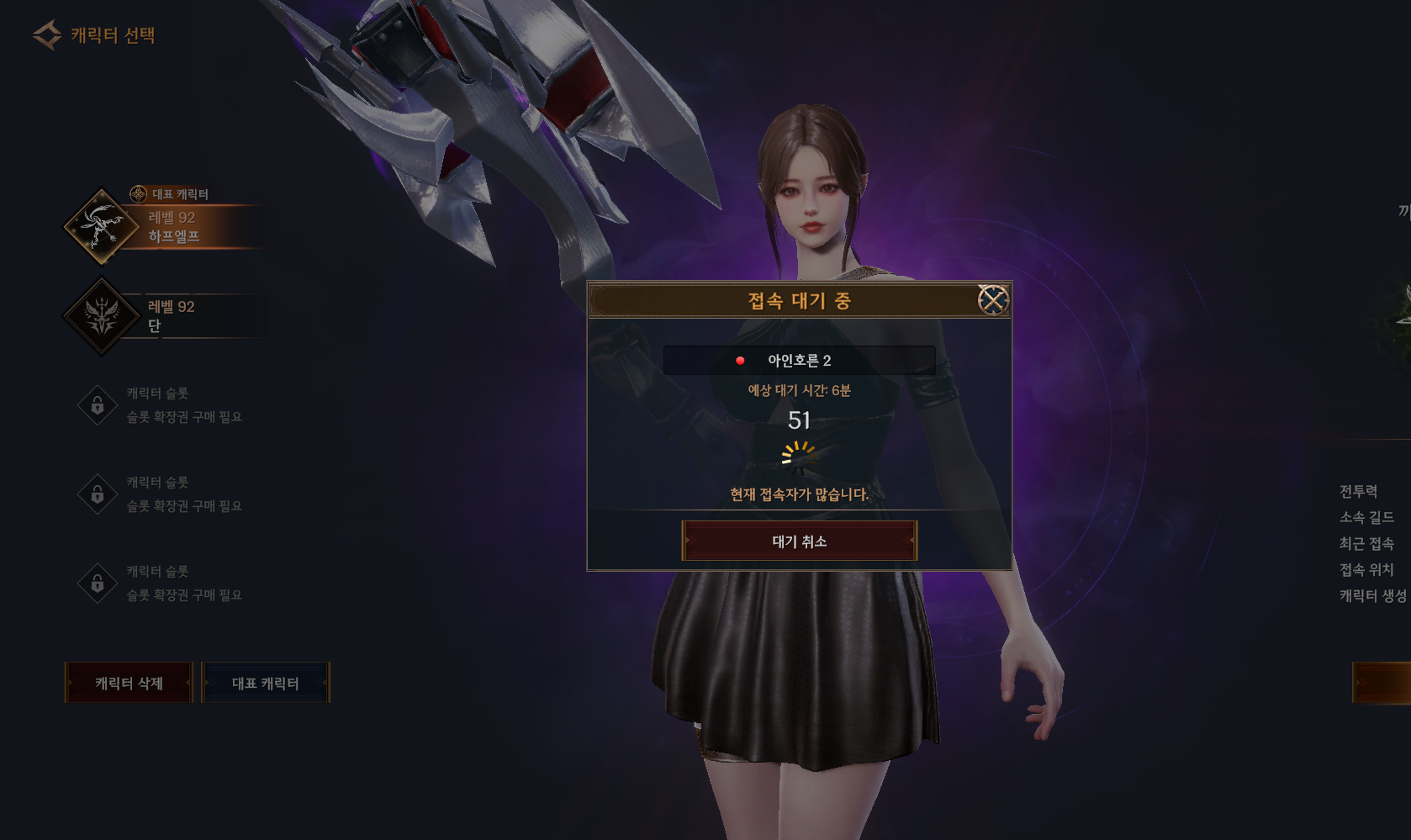Image resolution: width=1411 pixels, height=840 pixels.
Task: Select the level 92 하프엘프 character
Action: [168, 227]
